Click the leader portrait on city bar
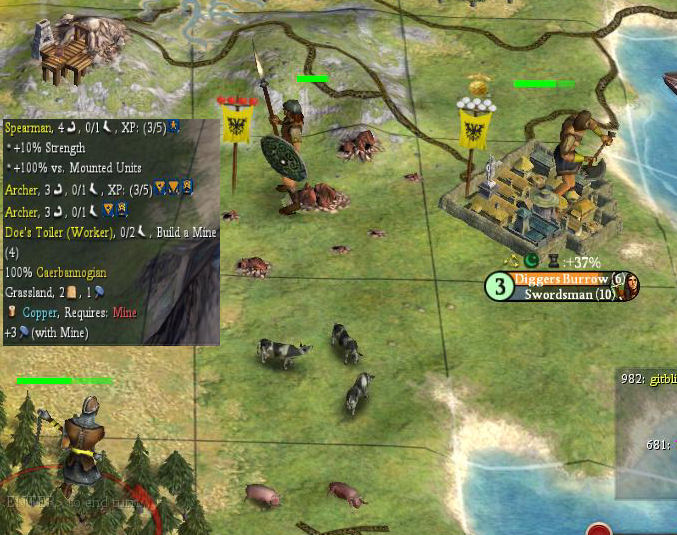The height and width of the screenshot is (535, 677). pos(629,287)
